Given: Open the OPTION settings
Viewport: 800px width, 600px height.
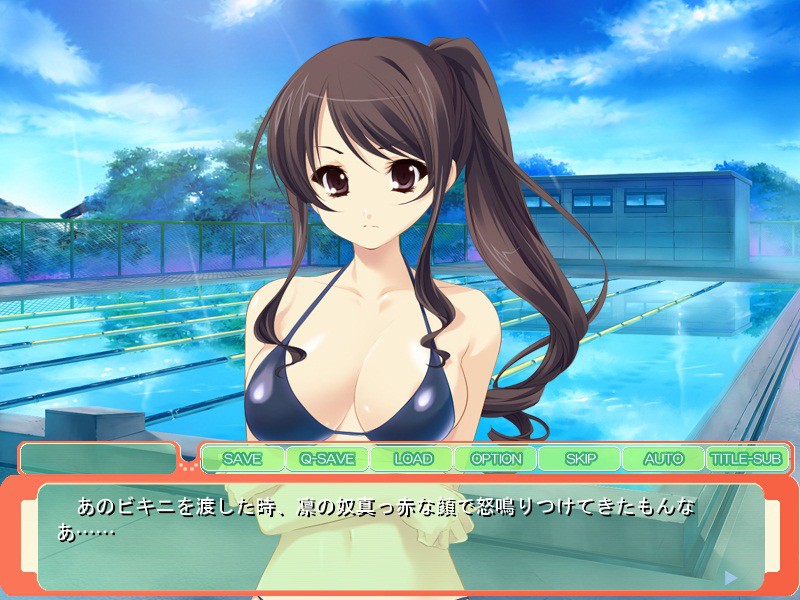Looking at the screenshot, I should point(496,459).
